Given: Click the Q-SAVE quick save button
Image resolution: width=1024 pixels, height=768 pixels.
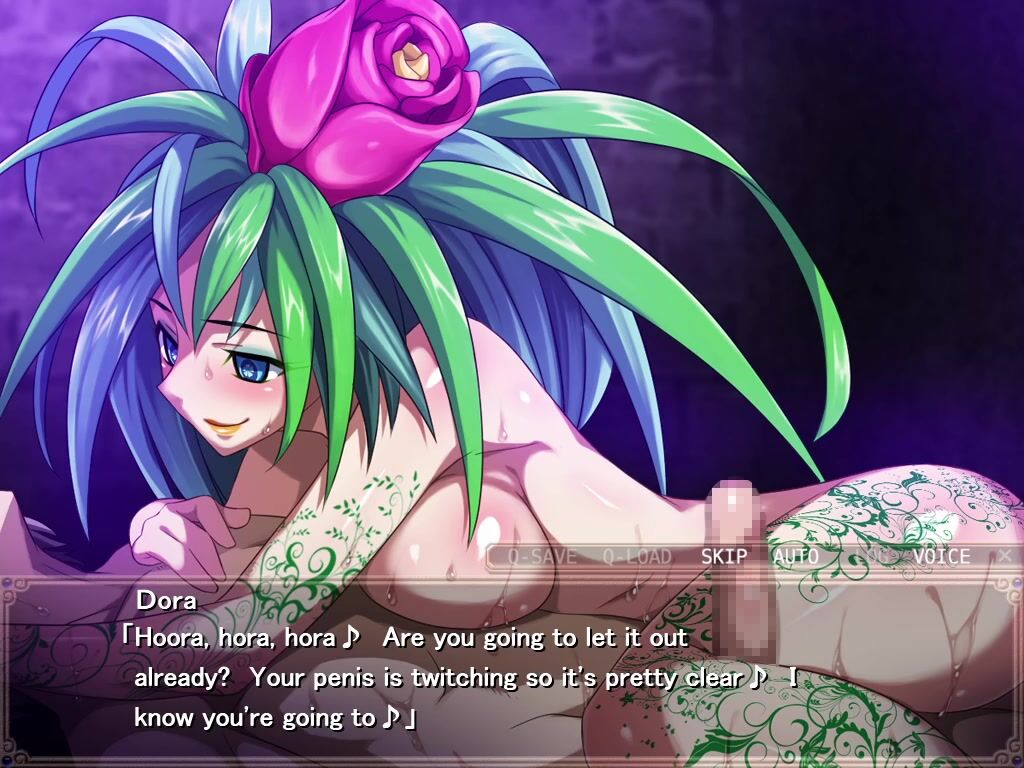Looking at the screenshot, I should point(541,557).
